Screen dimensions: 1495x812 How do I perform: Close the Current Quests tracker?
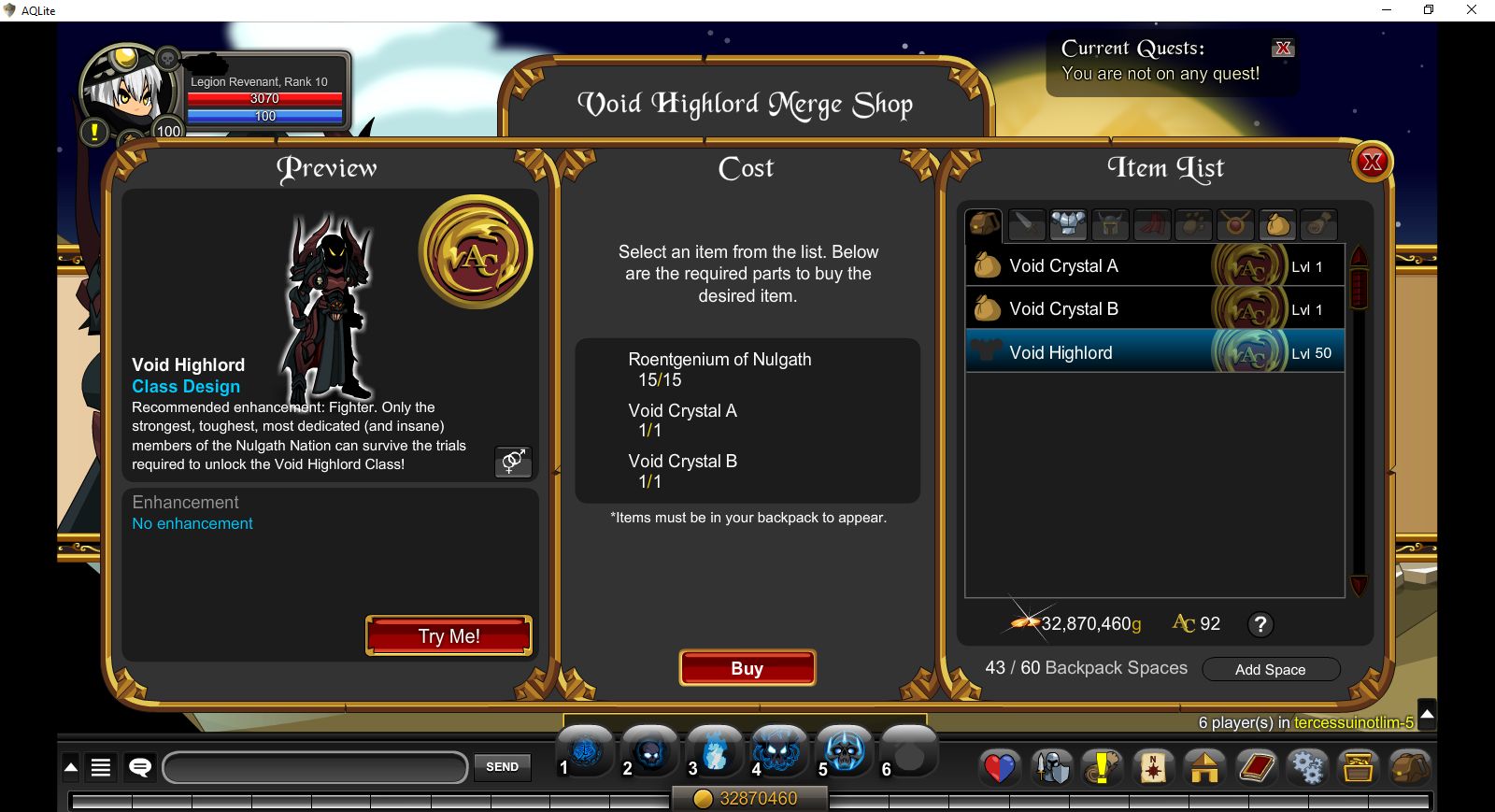point(1283,49)
